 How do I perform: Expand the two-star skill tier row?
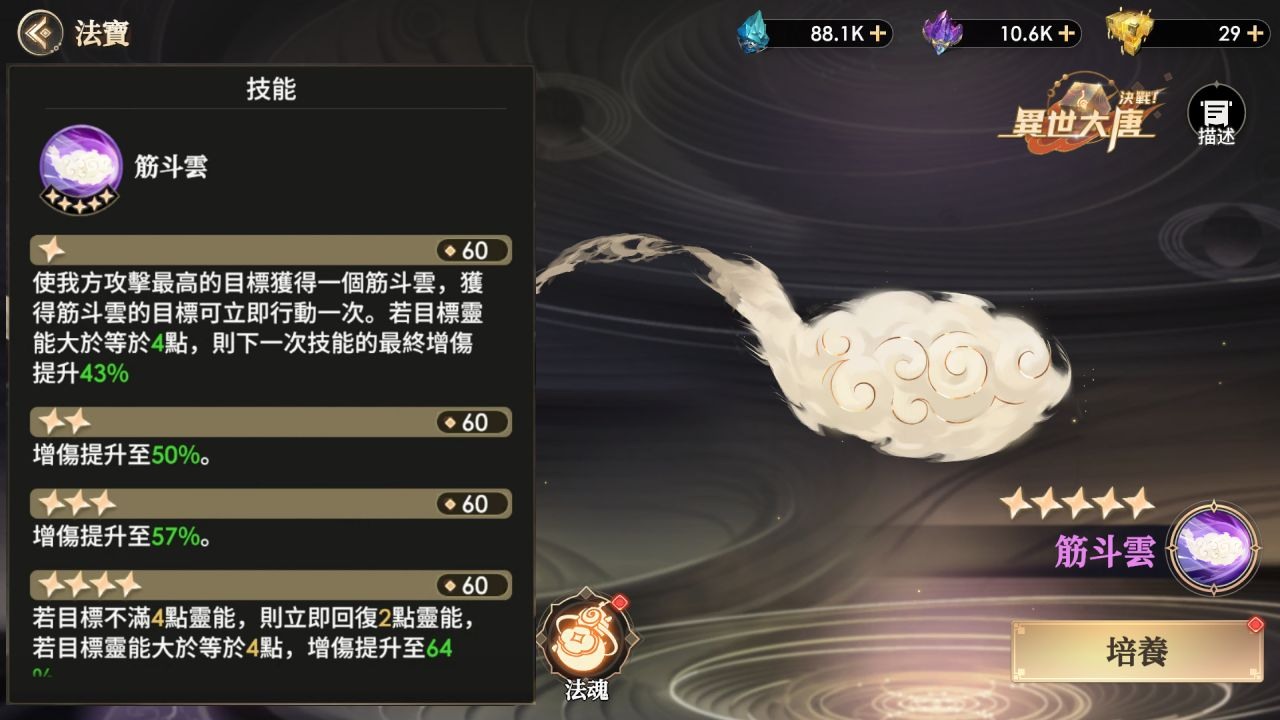270,421
